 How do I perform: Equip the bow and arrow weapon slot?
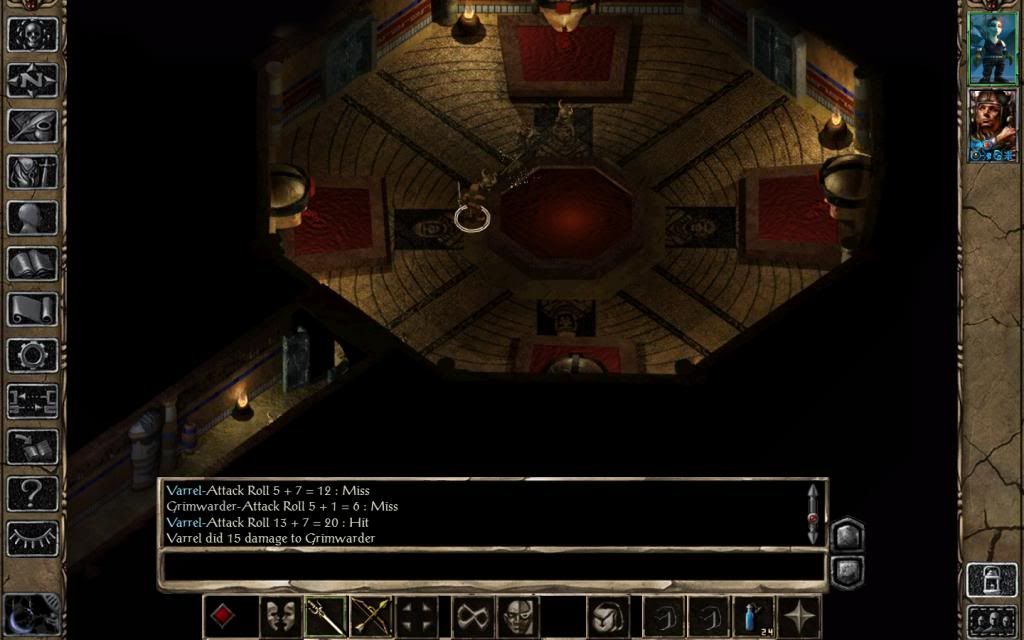pos(372,616)
